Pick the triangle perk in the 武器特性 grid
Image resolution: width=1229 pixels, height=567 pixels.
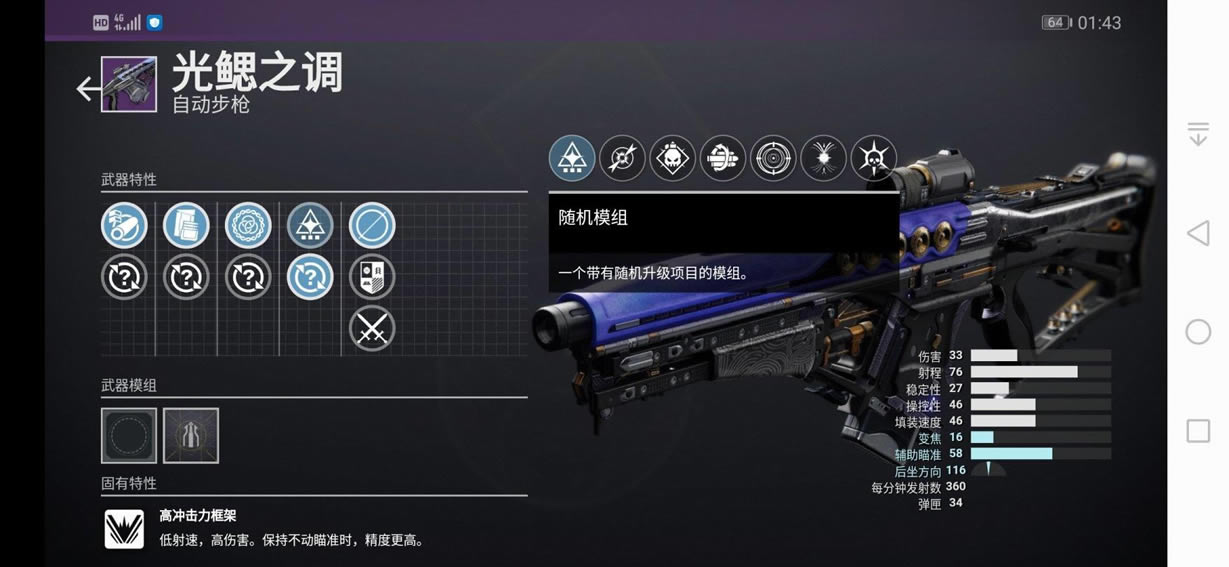point(310,225)
